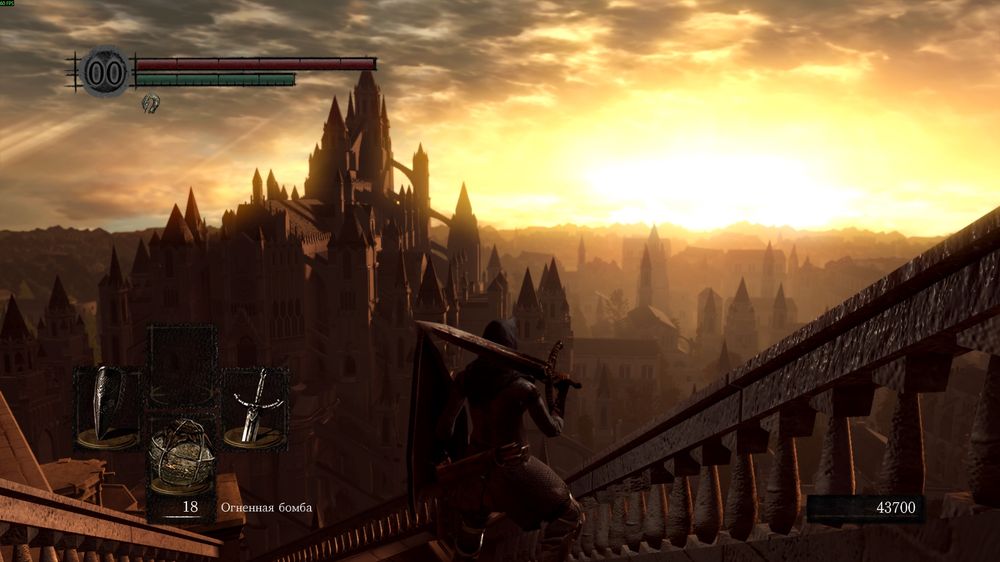Select the sword in the right-hand slot
Viewport: 1000px width, 562px height.
255,408
